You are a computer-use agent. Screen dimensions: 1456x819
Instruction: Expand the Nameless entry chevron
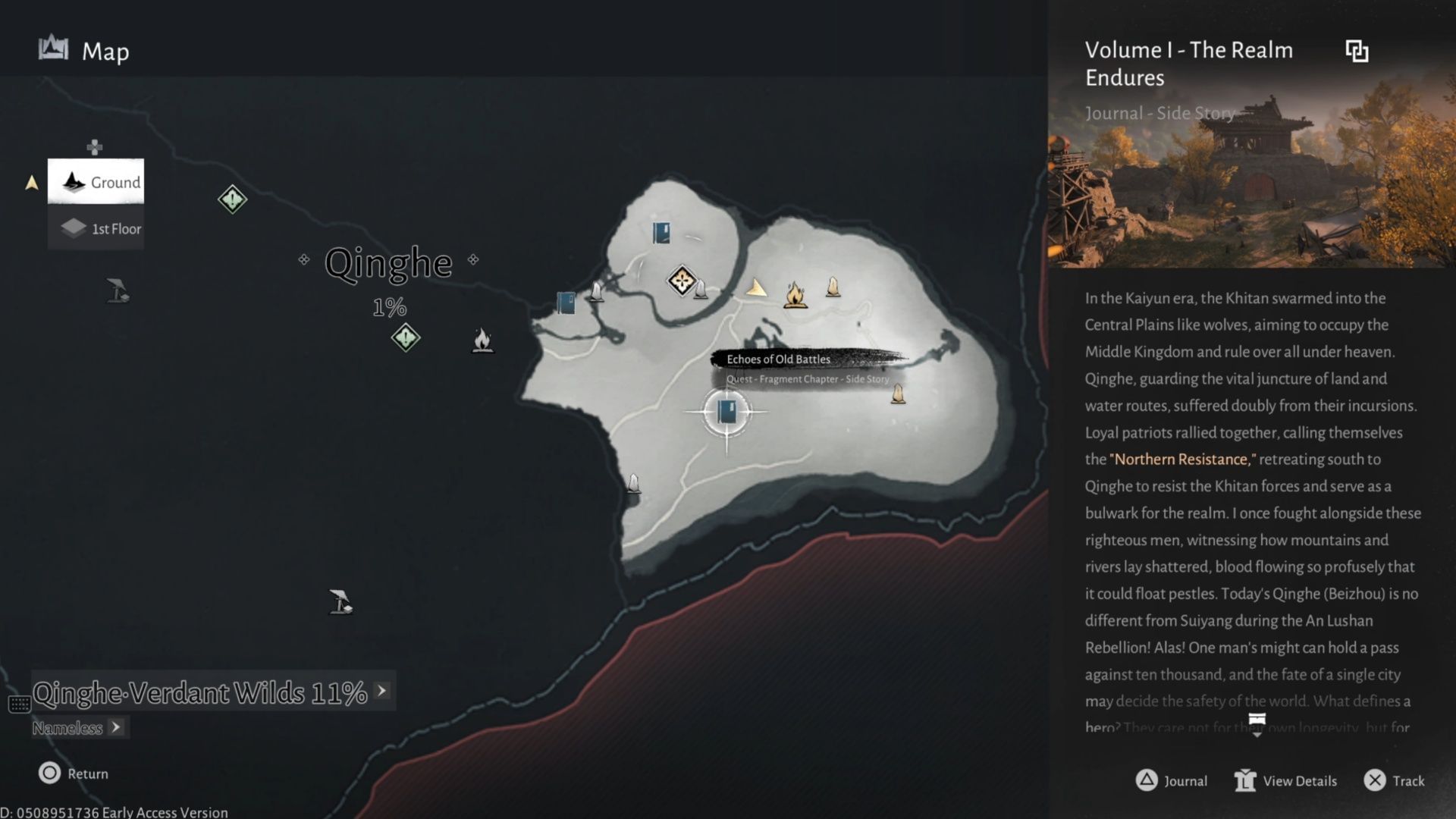117,727
